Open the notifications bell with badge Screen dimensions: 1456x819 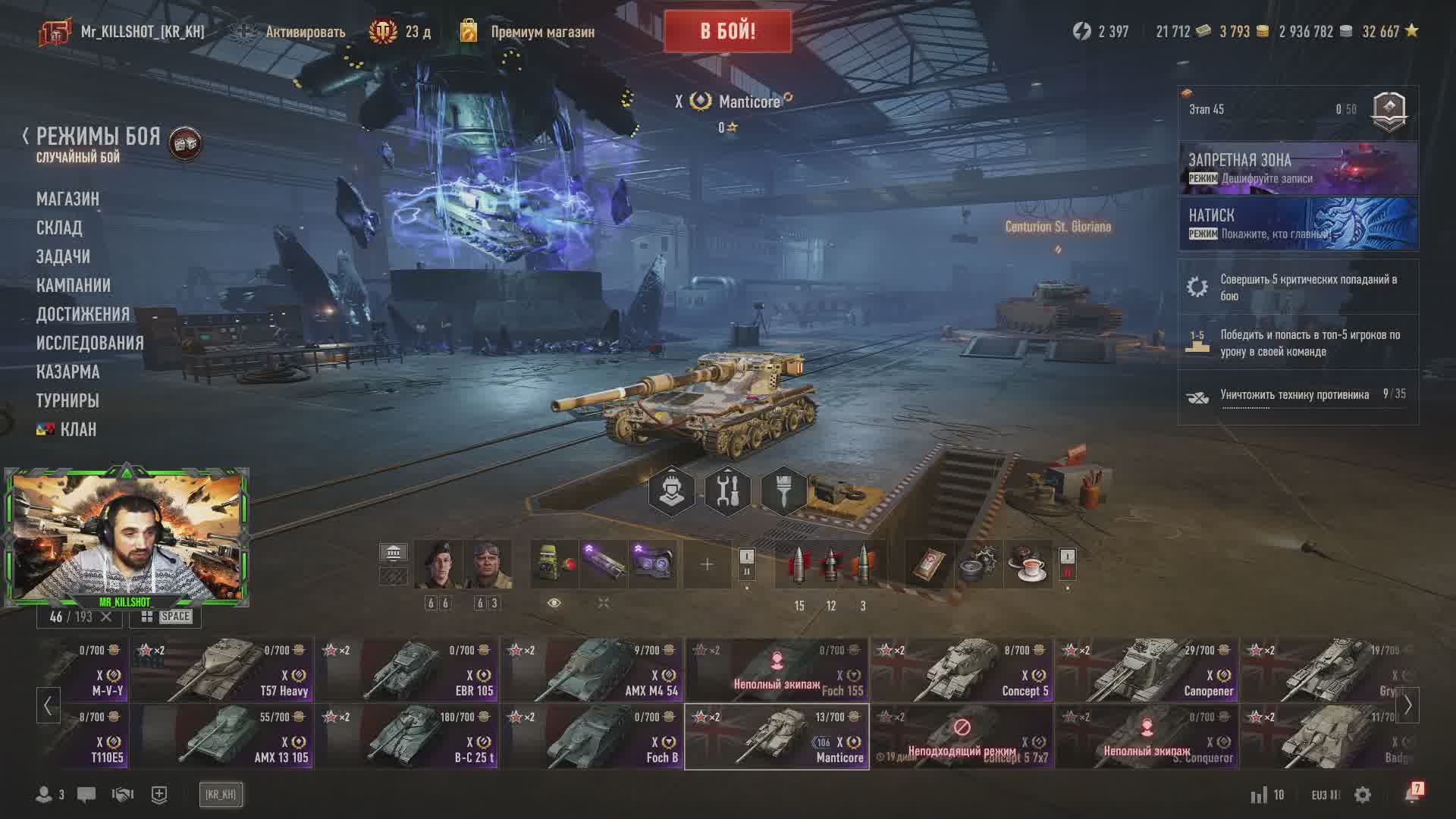(1413, 794)
